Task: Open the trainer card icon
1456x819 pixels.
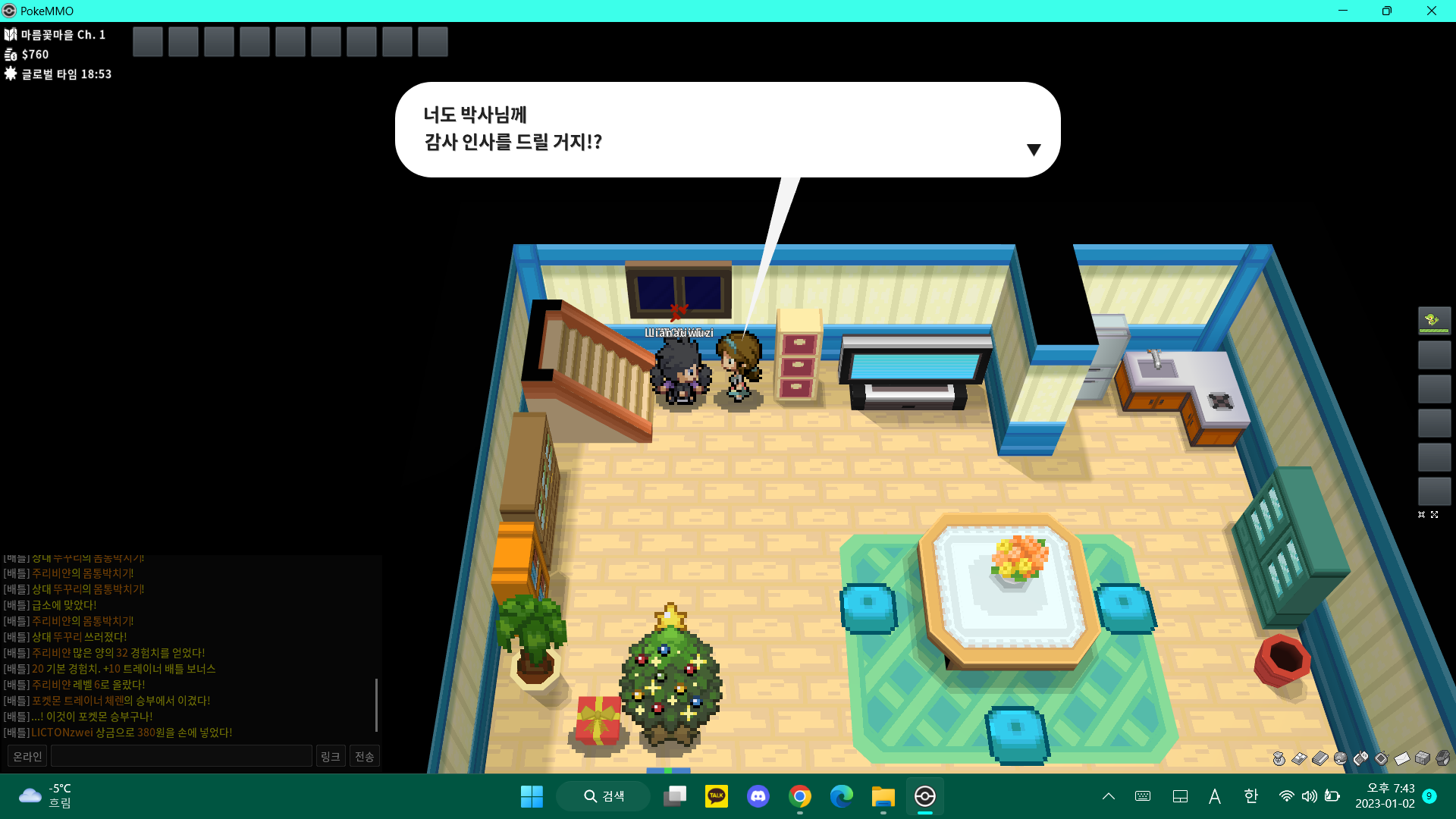Action: tap(1299, 758)
